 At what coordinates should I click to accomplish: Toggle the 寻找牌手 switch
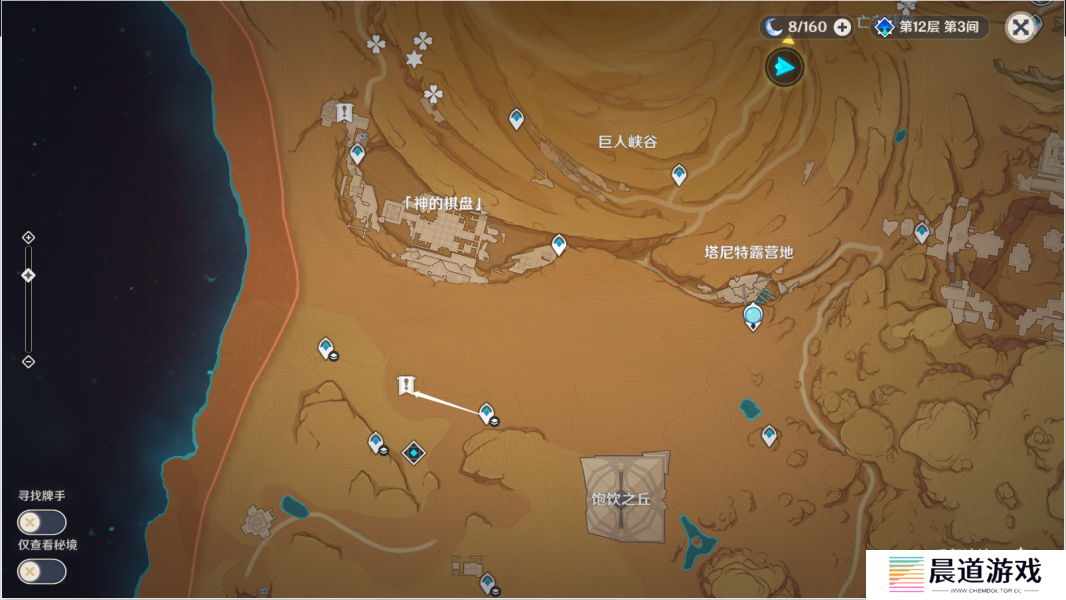(x=41, y=522)
